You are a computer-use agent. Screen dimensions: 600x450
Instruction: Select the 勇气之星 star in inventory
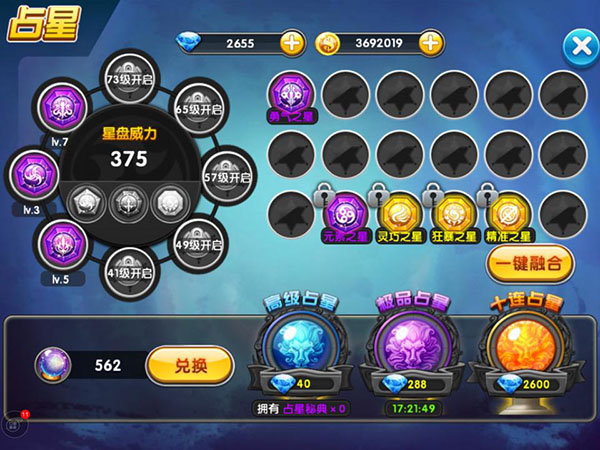point(292,97)
